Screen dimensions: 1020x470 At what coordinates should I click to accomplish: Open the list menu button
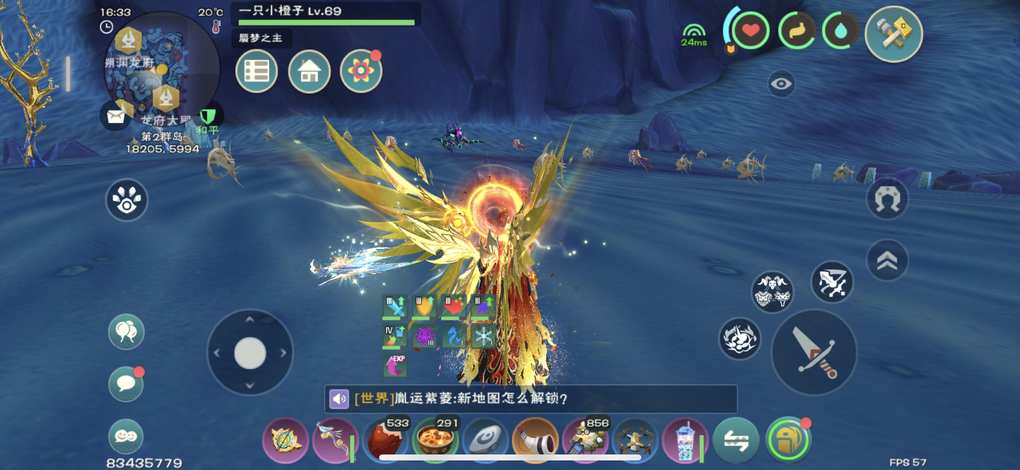(257, 71)
